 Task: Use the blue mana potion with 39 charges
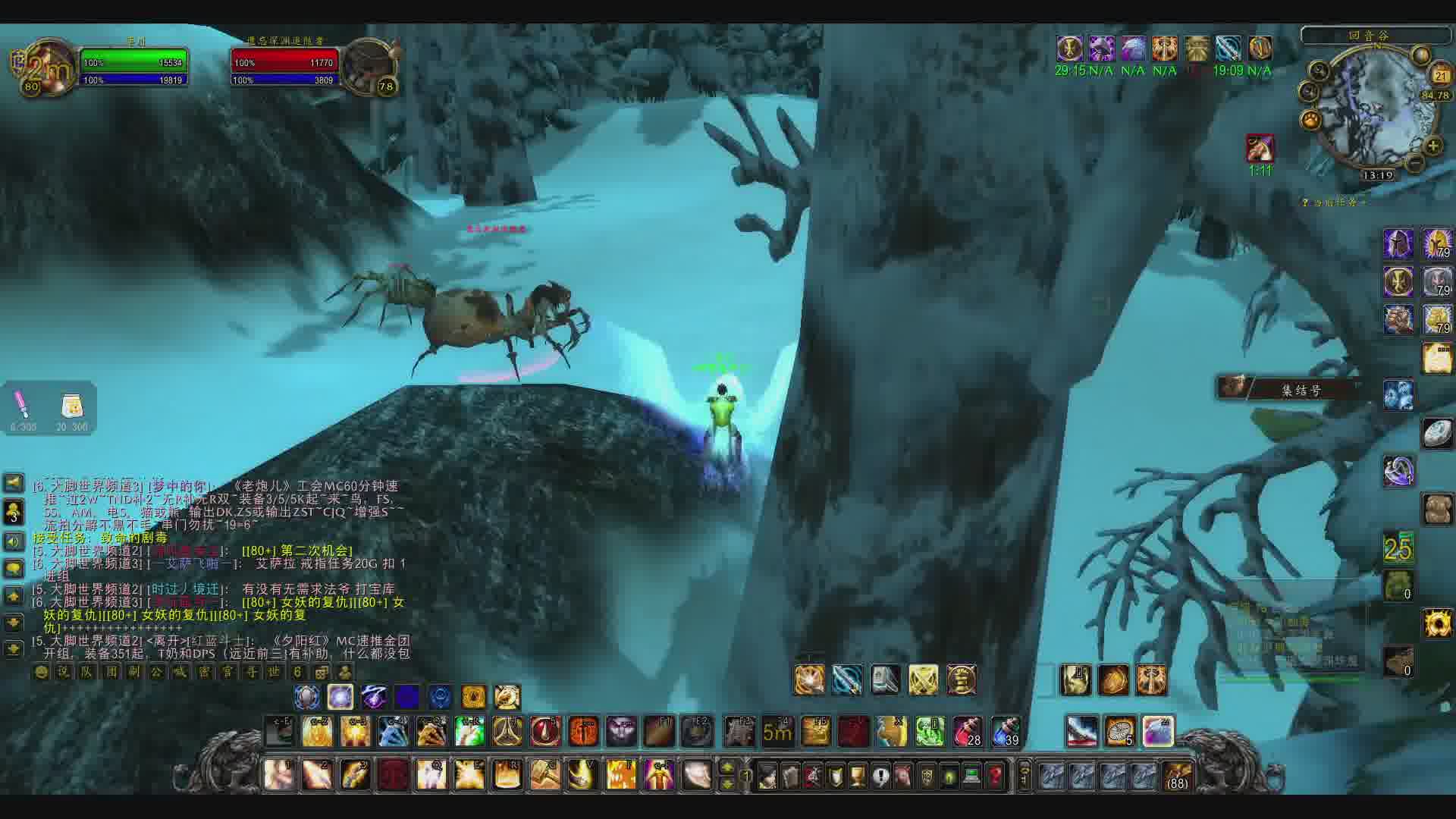tap(1005, 731)
